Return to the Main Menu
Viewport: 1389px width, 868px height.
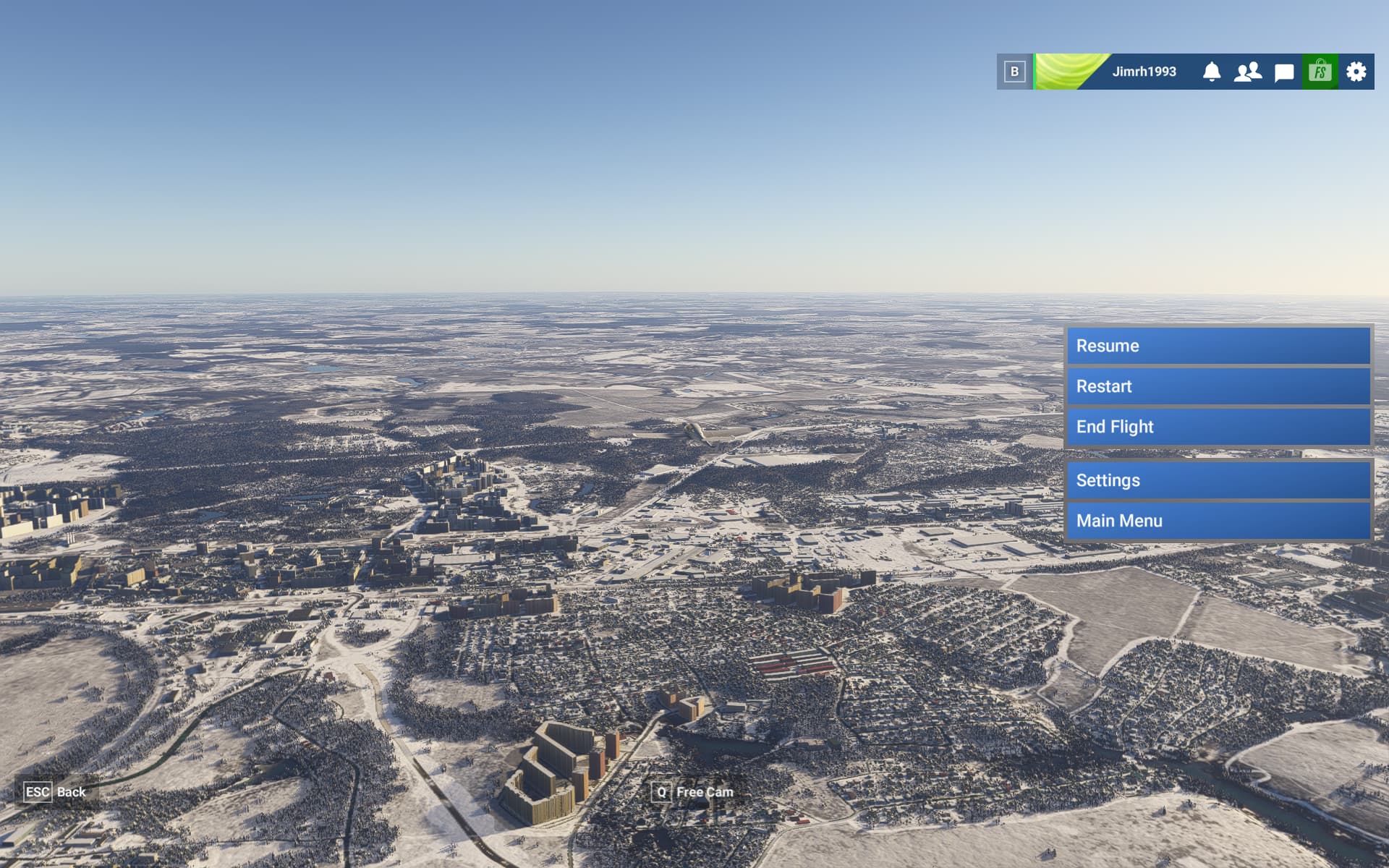[x=1218, y=521]
